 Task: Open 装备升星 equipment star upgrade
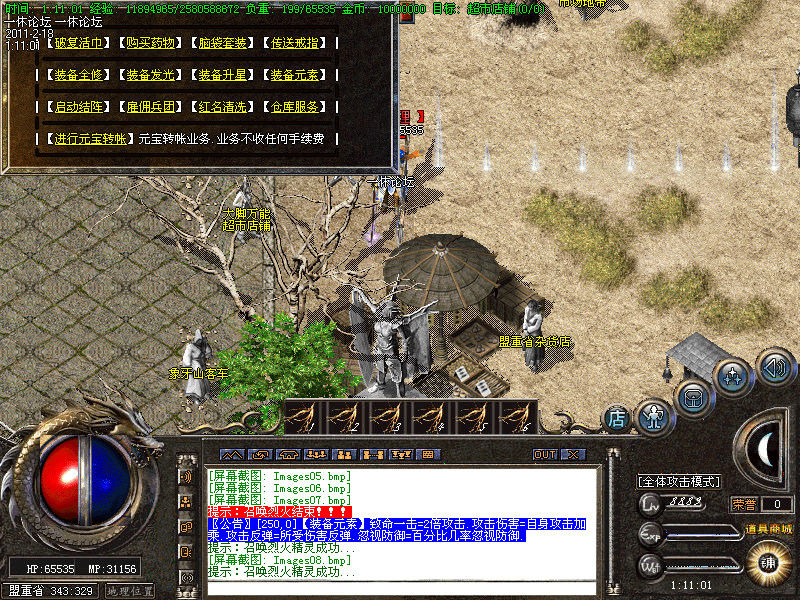click(x=225, y=75)
